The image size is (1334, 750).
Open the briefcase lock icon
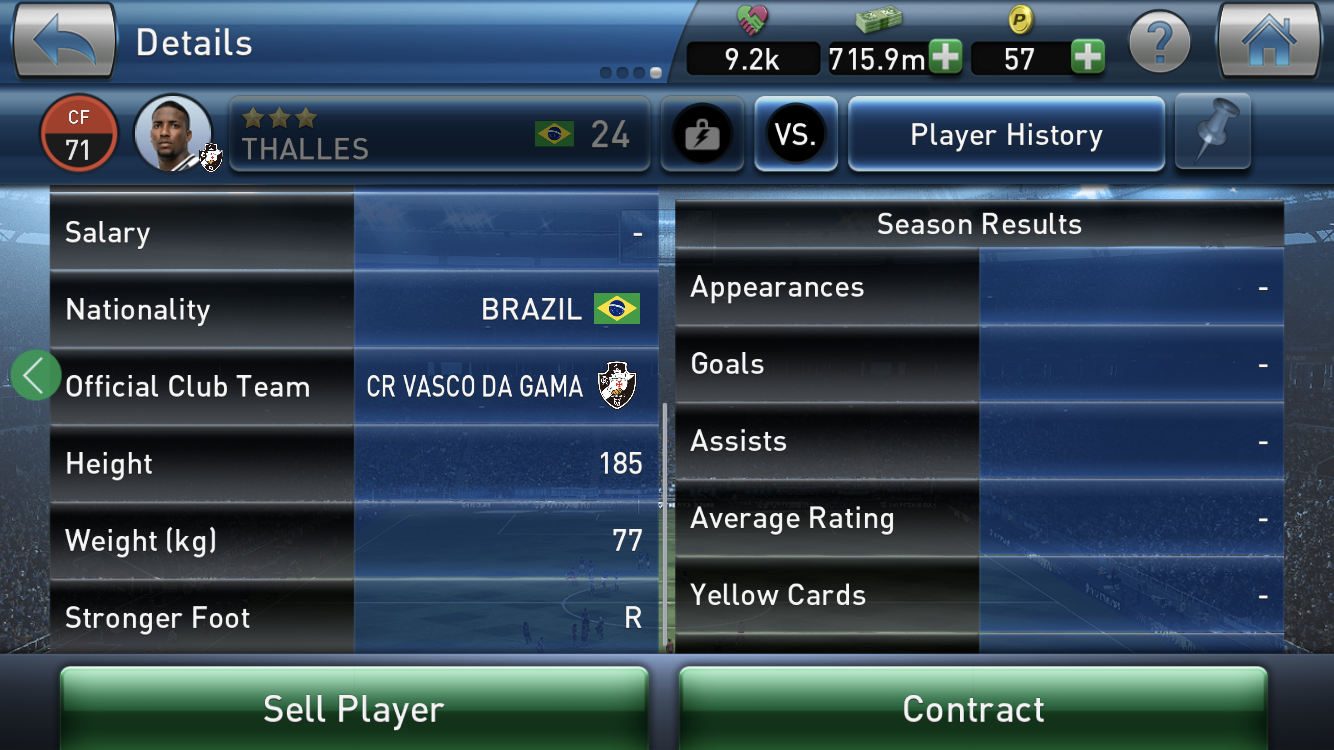coord(702,135)
